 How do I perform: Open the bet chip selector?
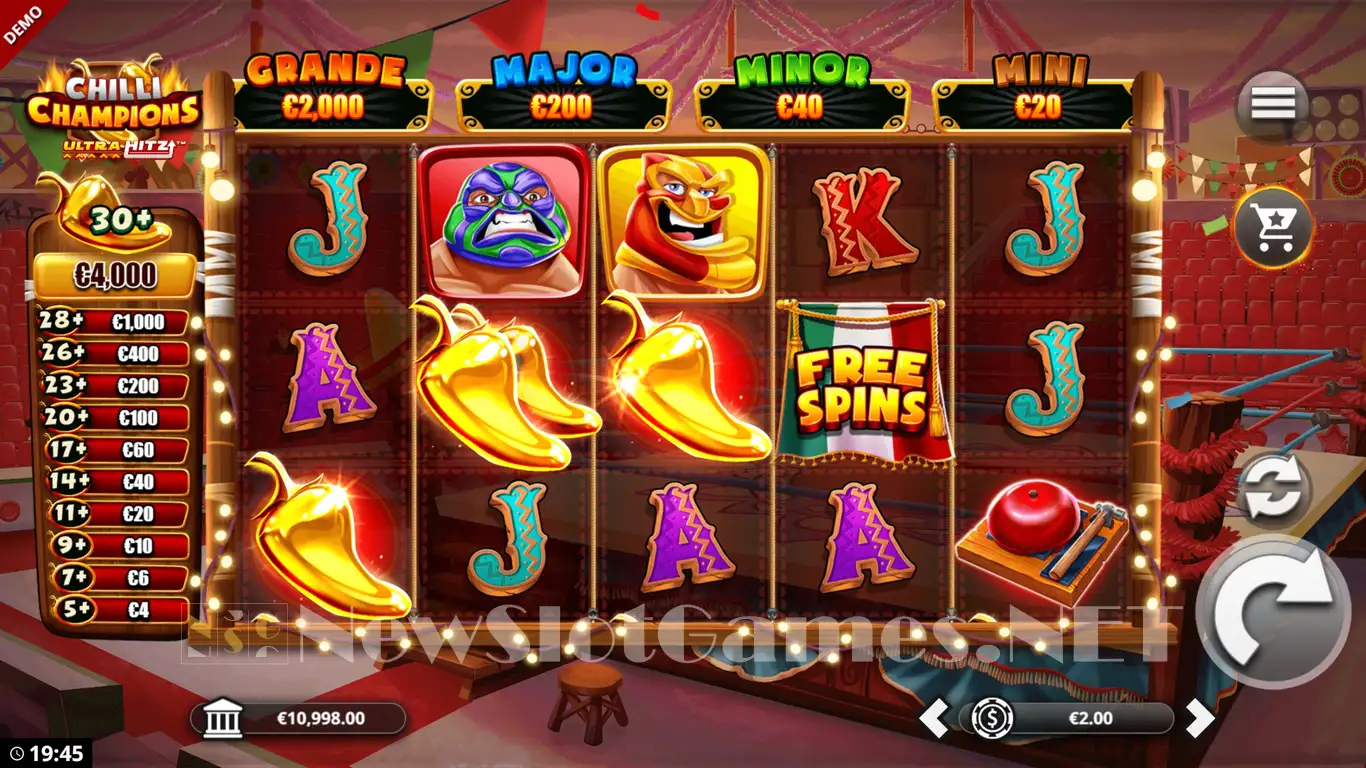993,718
